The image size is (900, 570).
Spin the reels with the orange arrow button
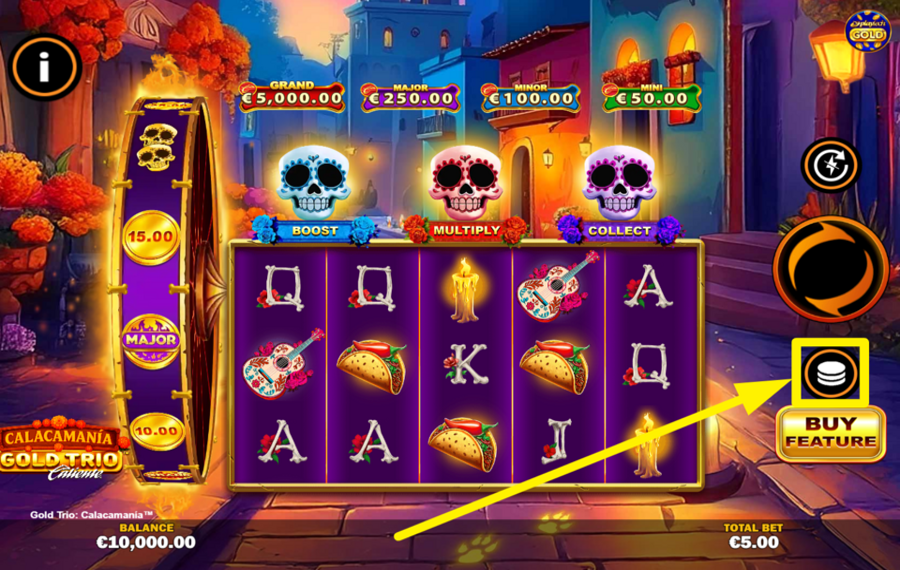830,268
